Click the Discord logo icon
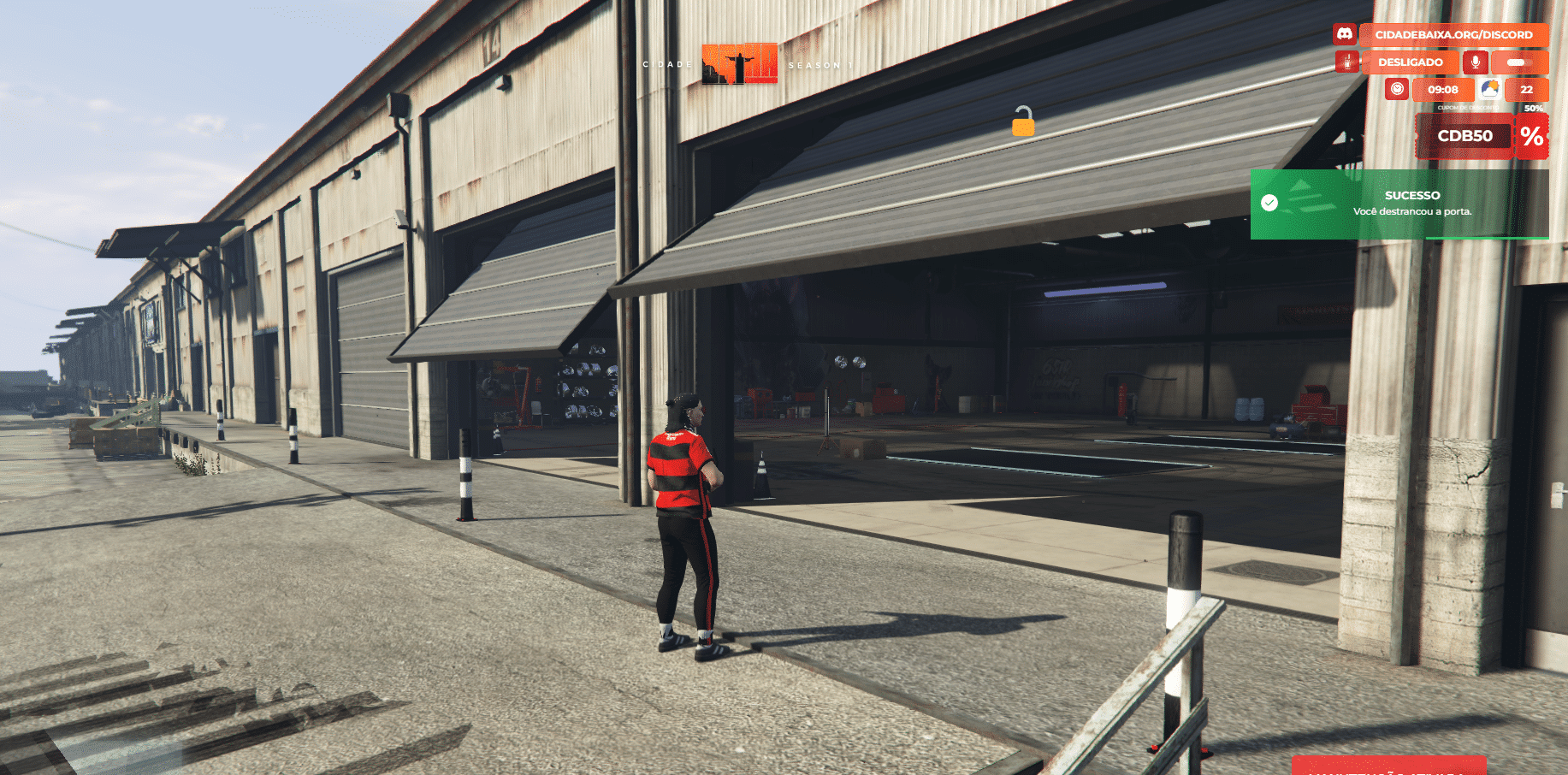This screenshot has height=775, width=1568. pyautogui.click(x=1345, y=34)
